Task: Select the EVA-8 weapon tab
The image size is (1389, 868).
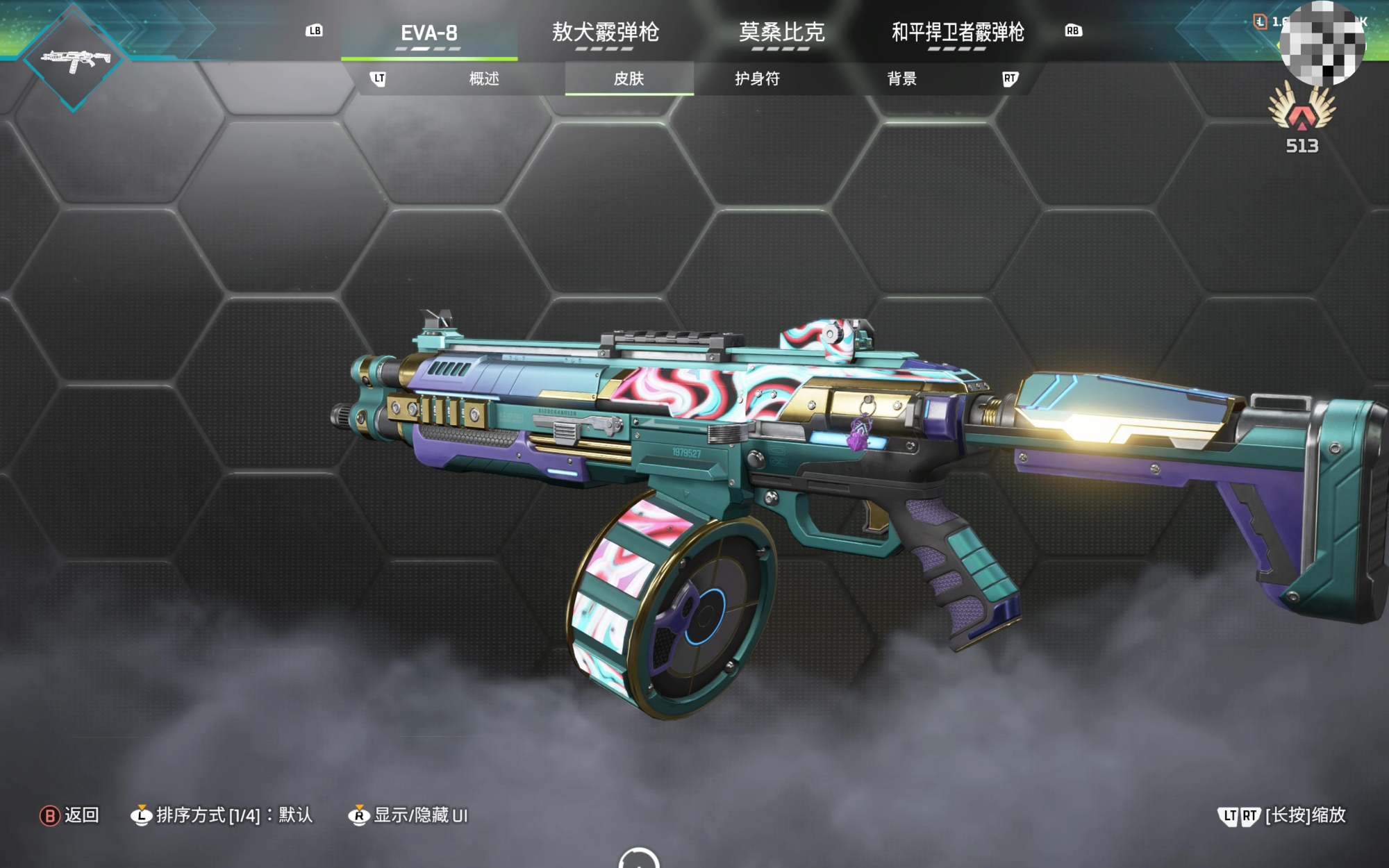Action: [429, 33]
